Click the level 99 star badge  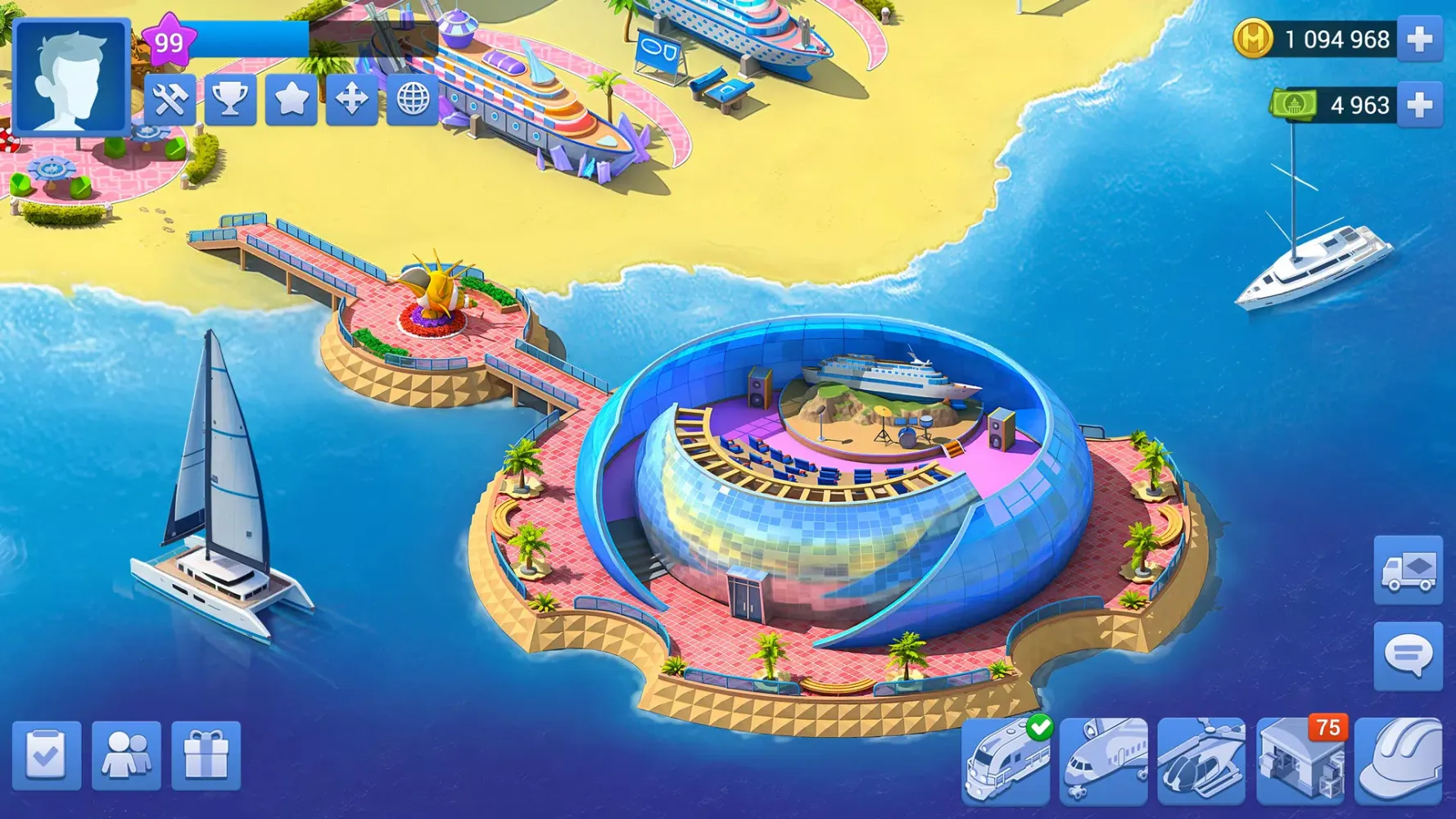point(170,41)
